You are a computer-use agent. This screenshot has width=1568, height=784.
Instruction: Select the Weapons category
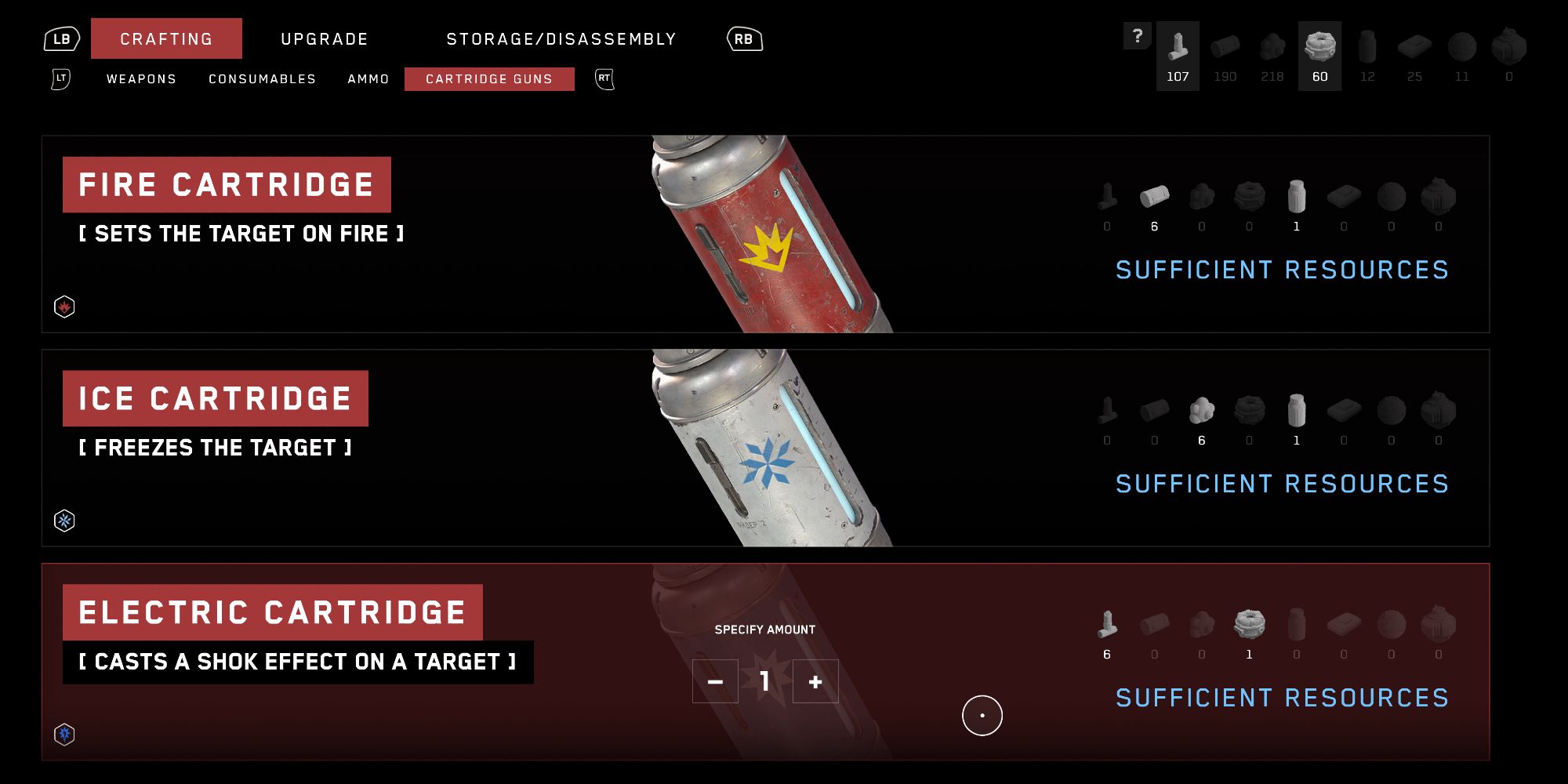pyautogui.click(x=141, y=79)
